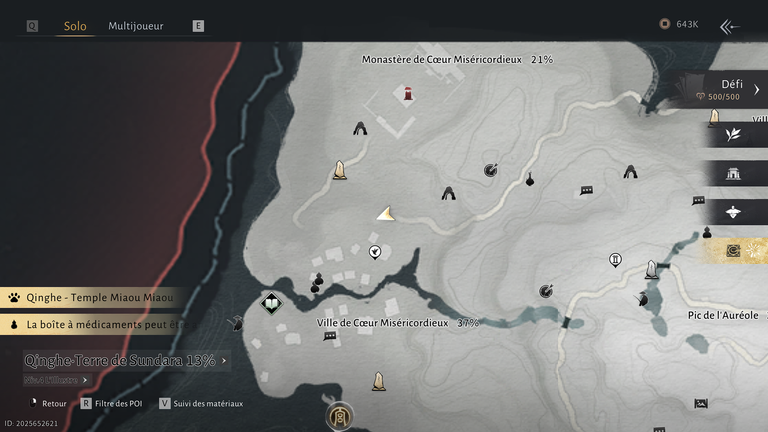Click the round gate emblem at bottom
The height and width of the screenshot is (432, 768).
340,415
